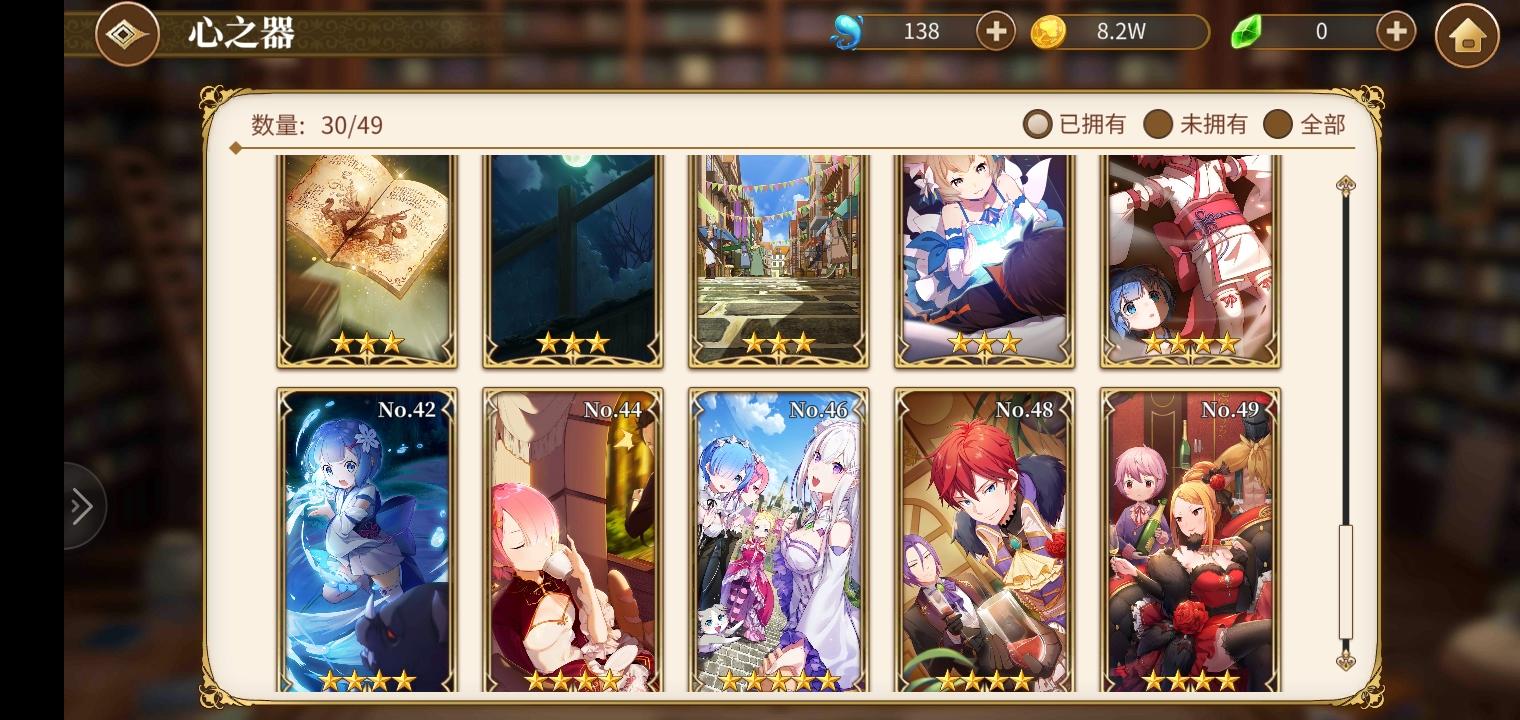Click the 心之器 title tab

tap(239, 33)
